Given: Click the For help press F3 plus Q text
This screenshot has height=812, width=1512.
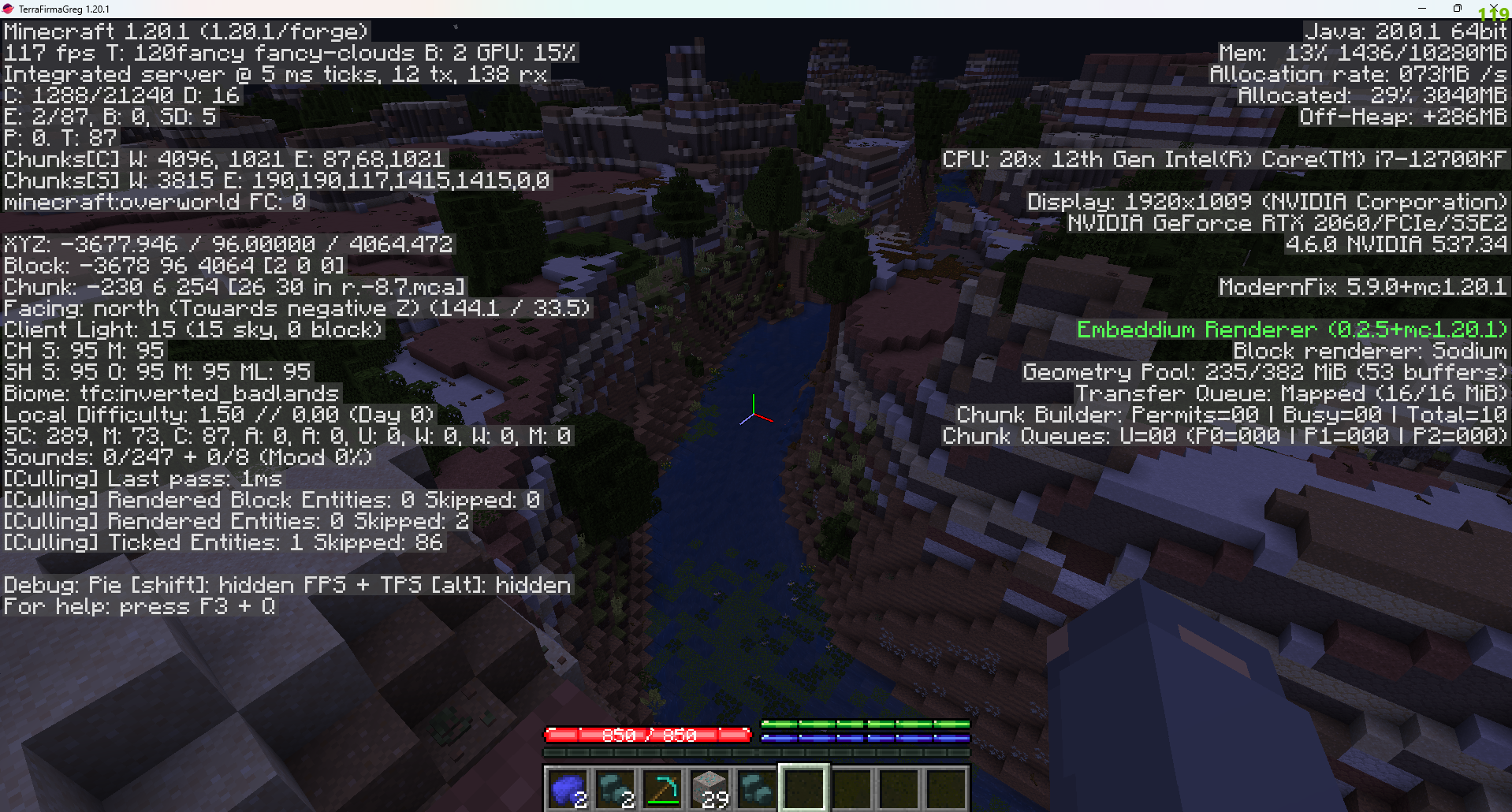Looking at the screenshot, I should [139, 606].
